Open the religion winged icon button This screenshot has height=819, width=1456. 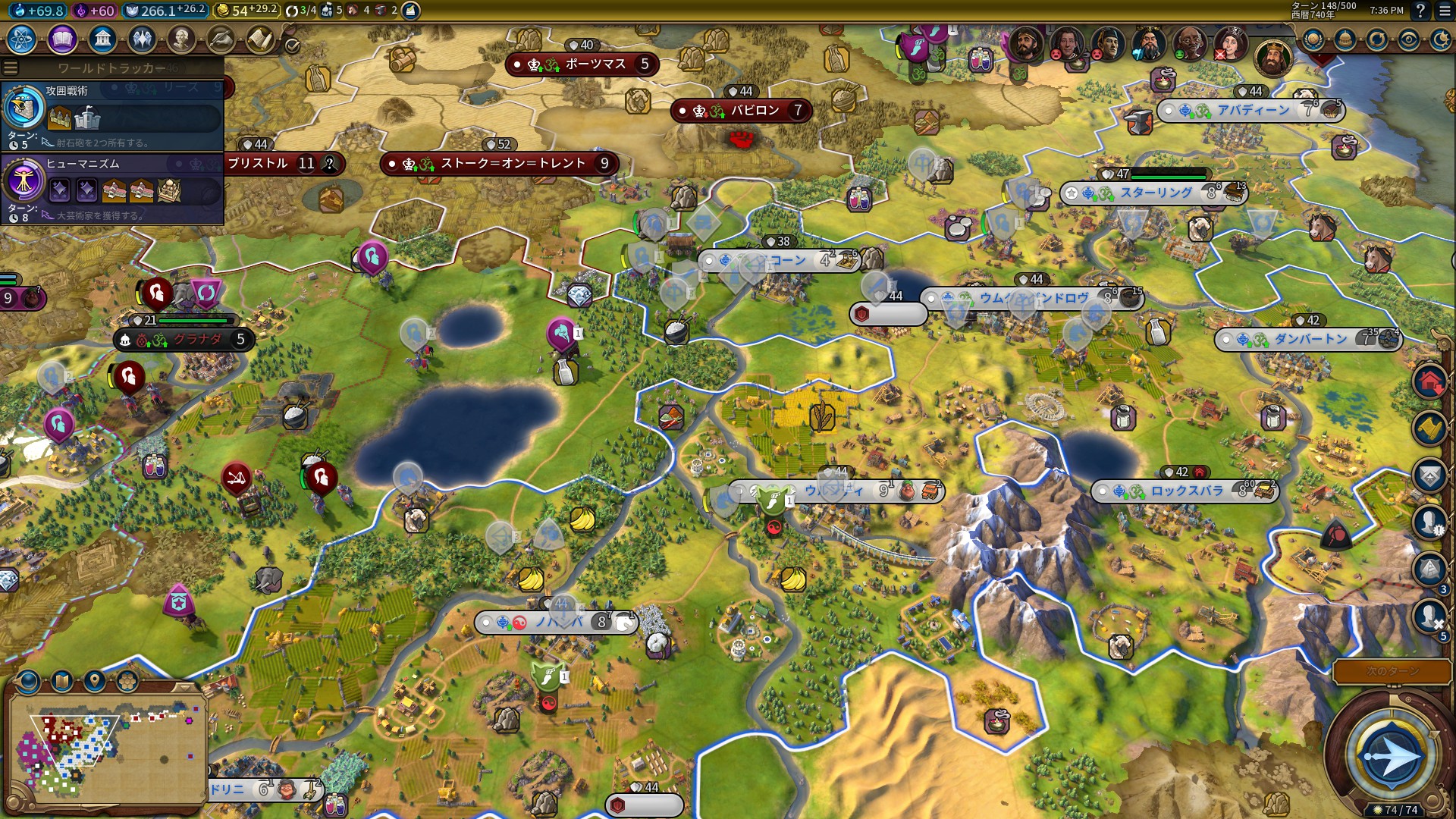pyautogui.click(x=141, y=39)
